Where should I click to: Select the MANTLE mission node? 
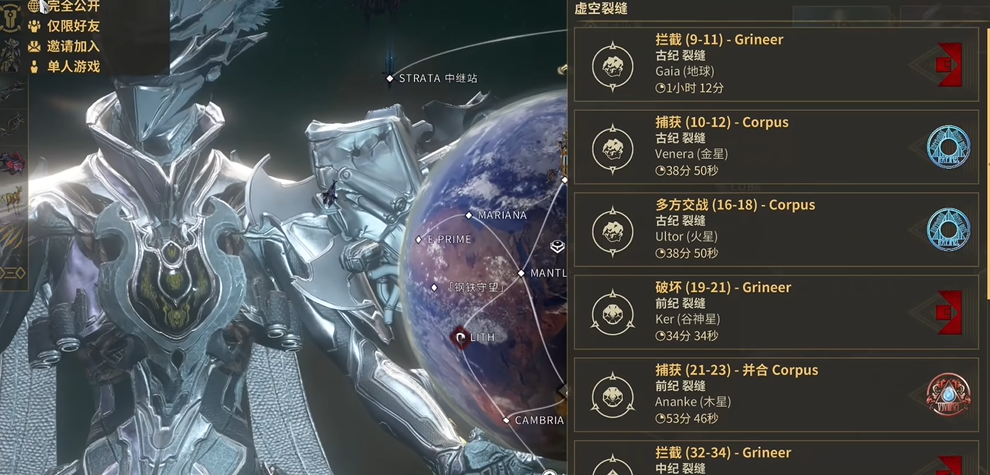click(522, 273)
